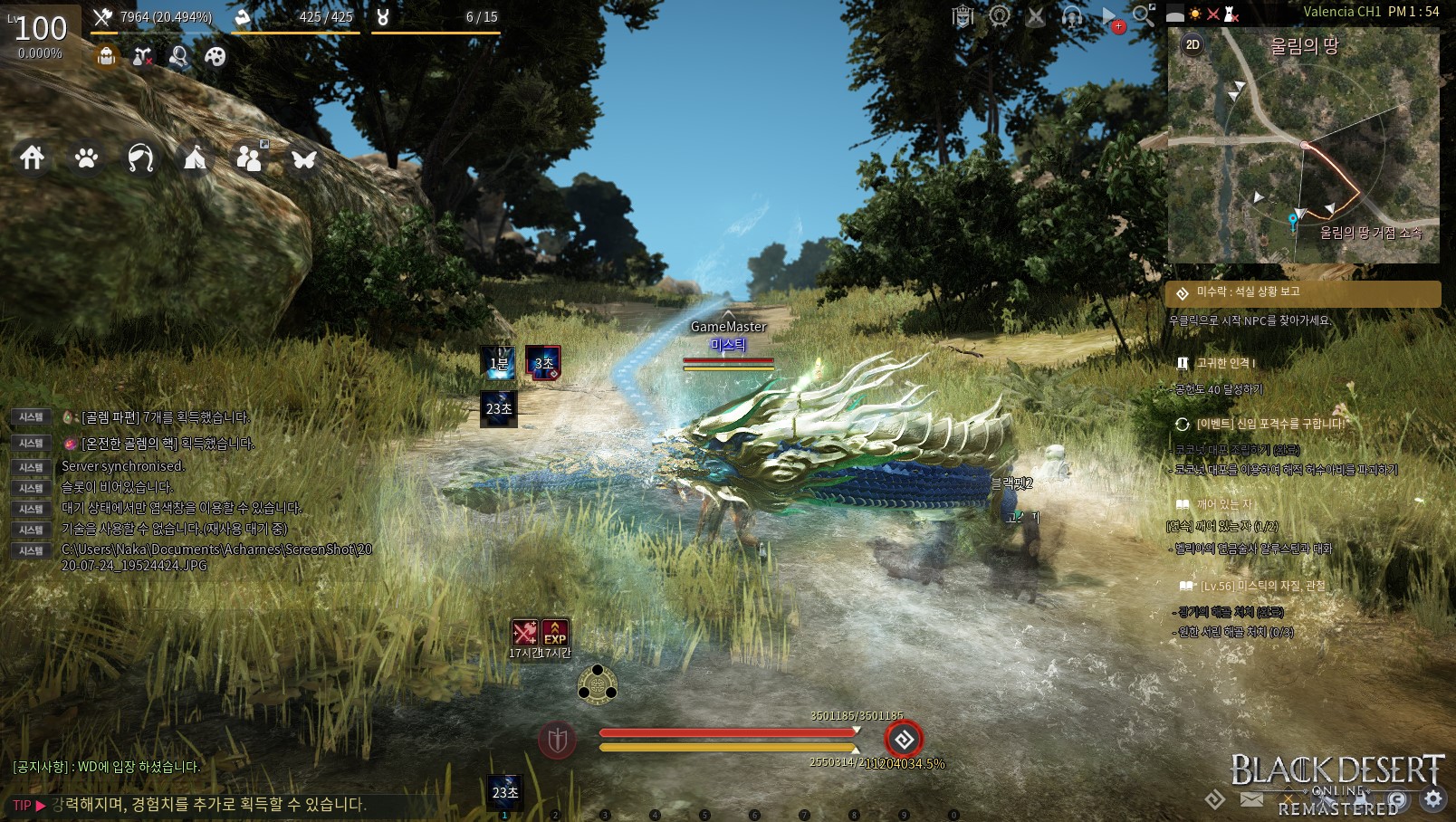The height and width of the screenshot is (822, 1456).
Task: Open the paint palette dye icon
Action: [216, 57]
